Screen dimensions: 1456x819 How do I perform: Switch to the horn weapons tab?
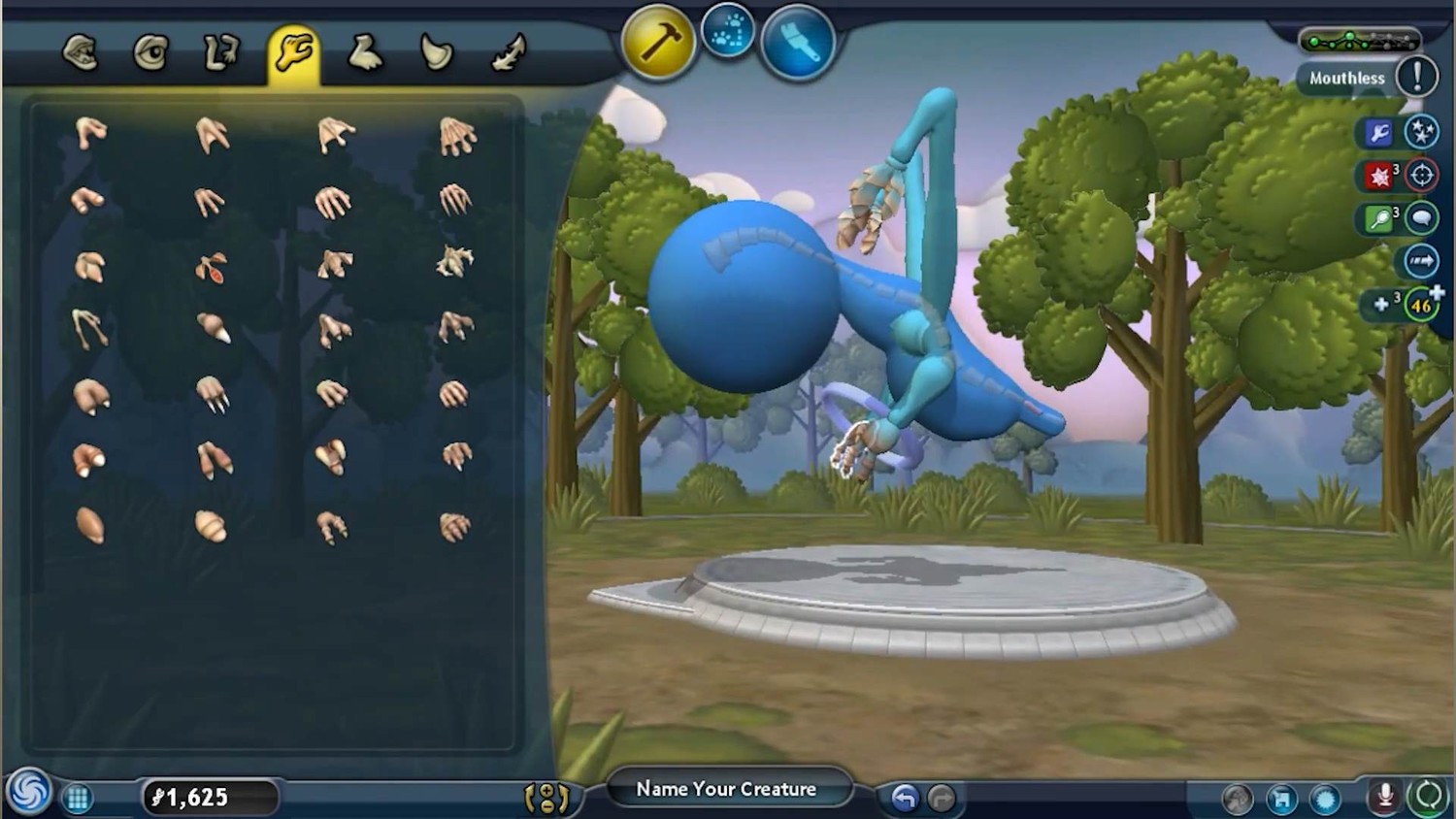pos(437,52)
